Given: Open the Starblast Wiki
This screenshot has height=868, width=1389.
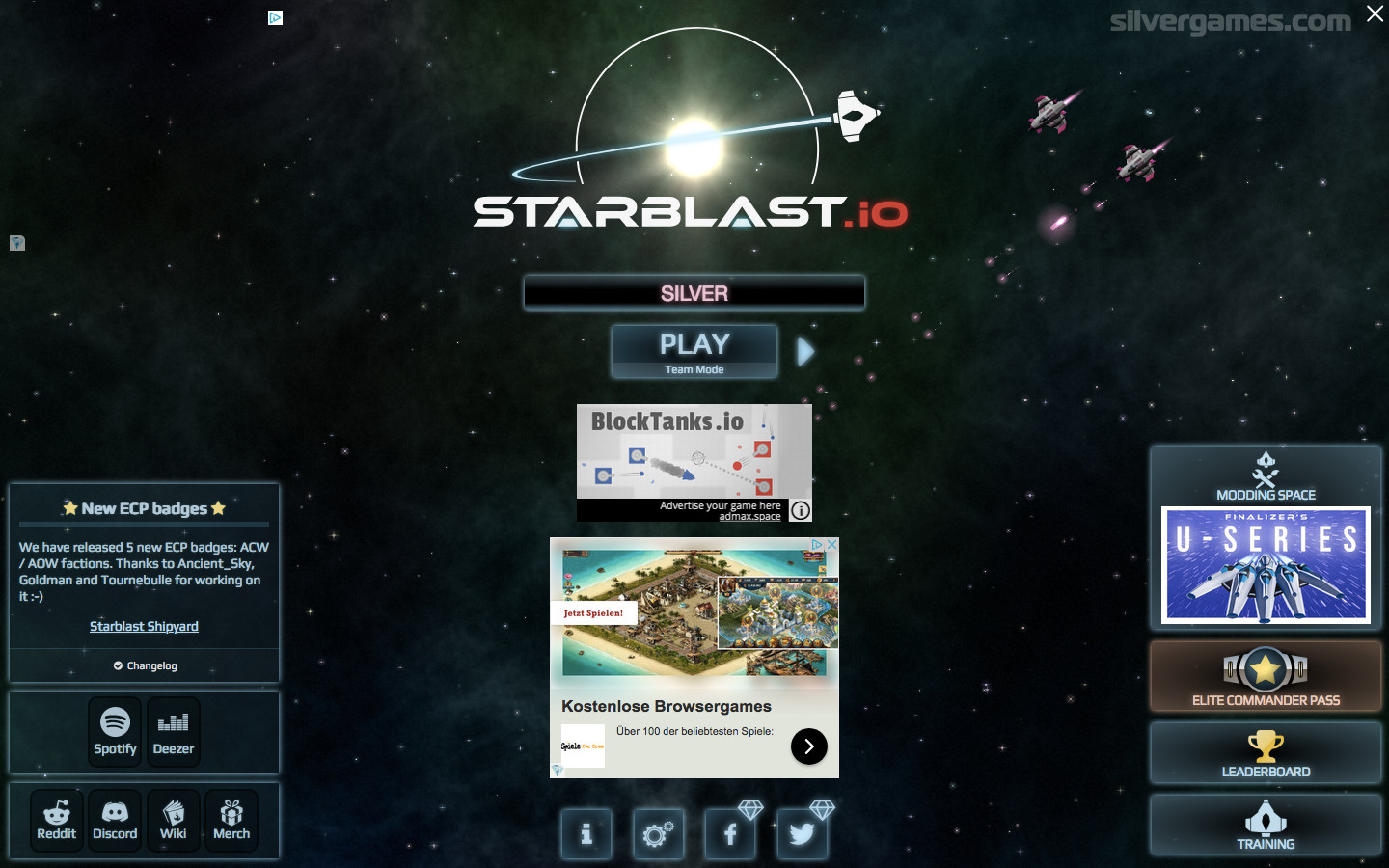Looking at the screenshot, I should [174, 821].
